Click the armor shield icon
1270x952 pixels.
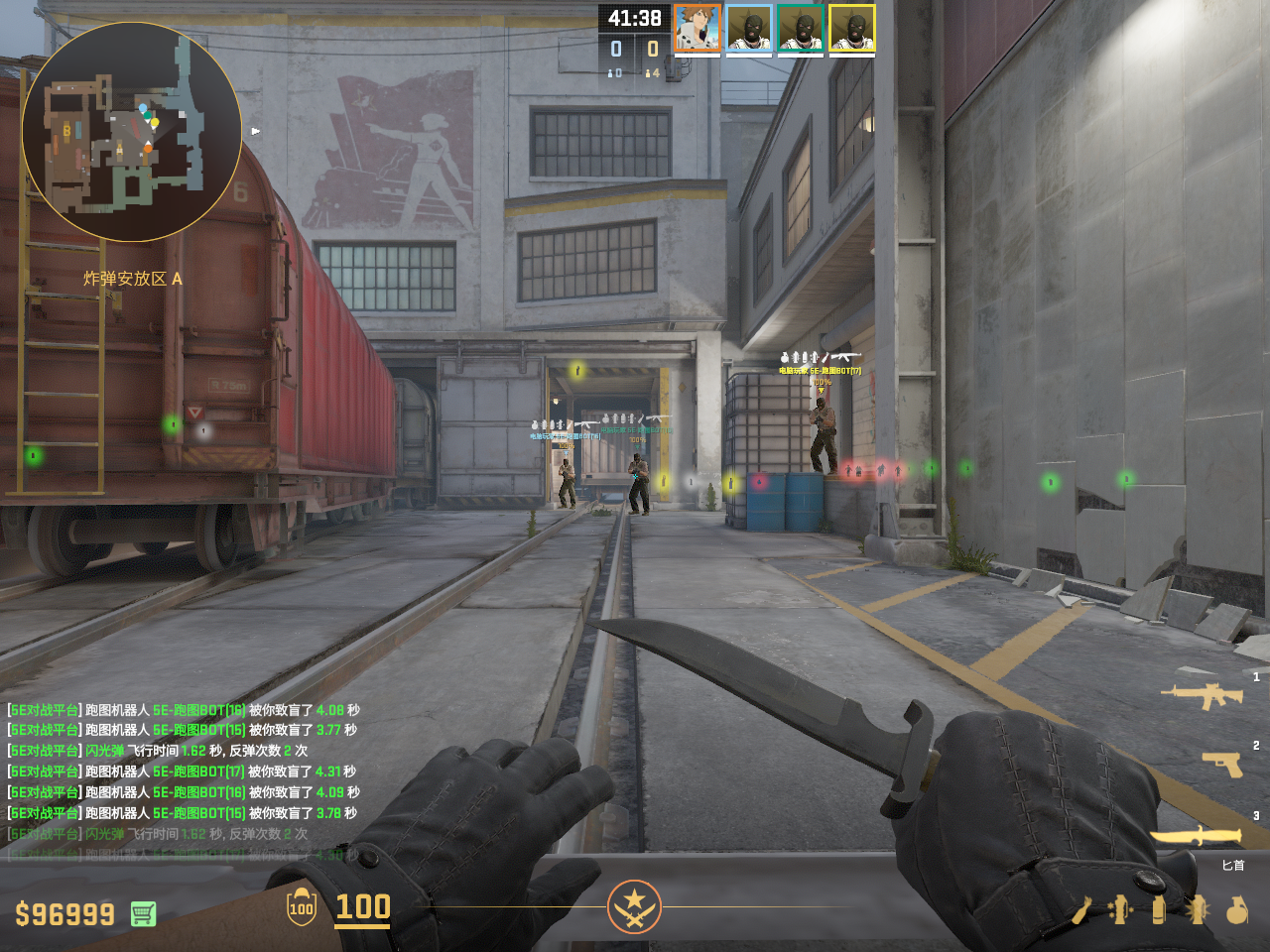[x=302, y=907]
